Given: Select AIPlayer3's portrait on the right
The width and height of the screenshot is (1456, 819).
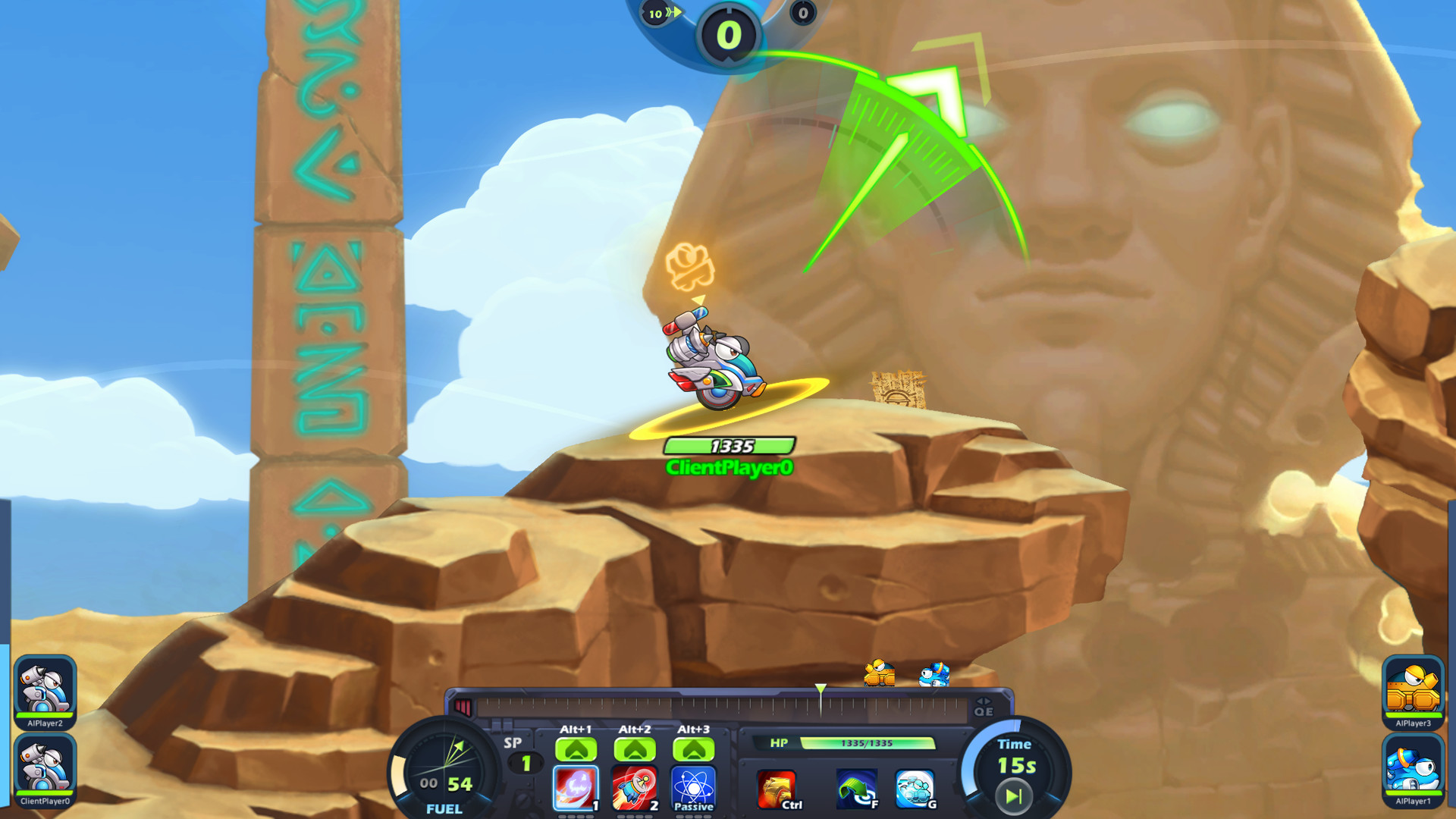Looking at the screenshot, I should point(1414,690).
